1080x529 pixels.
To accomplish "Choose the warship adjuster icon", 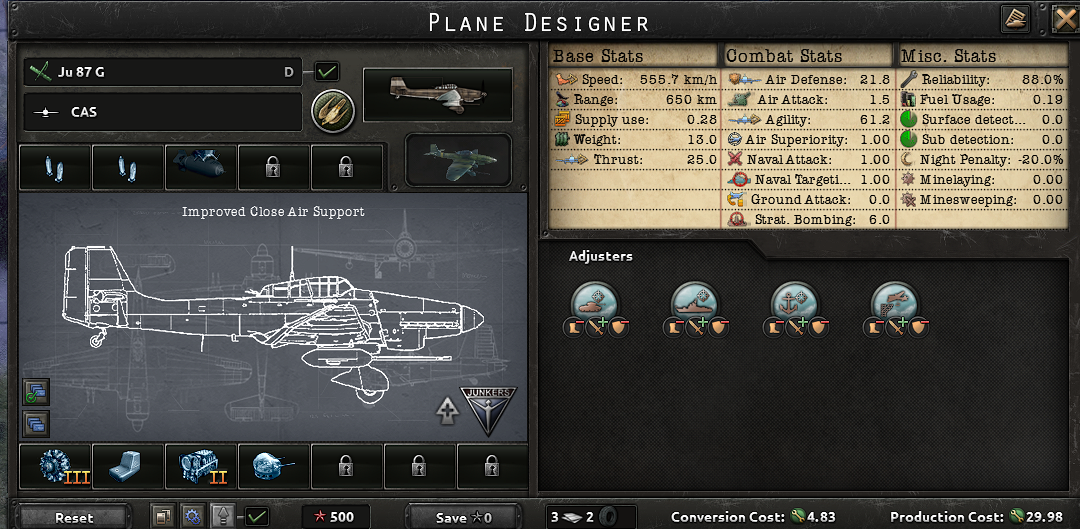I will (x=696, y=301).
